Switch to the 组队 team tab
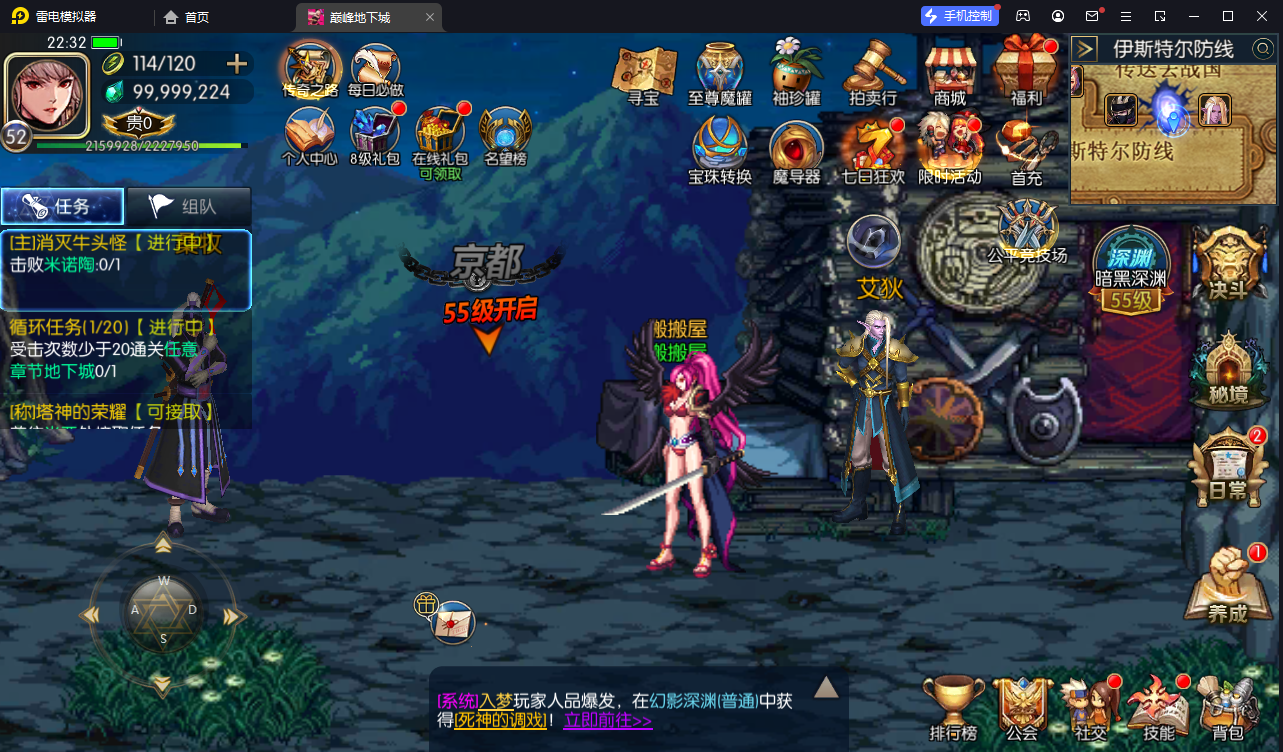This screenshot has width=1283, height=752. pos(188,205)
